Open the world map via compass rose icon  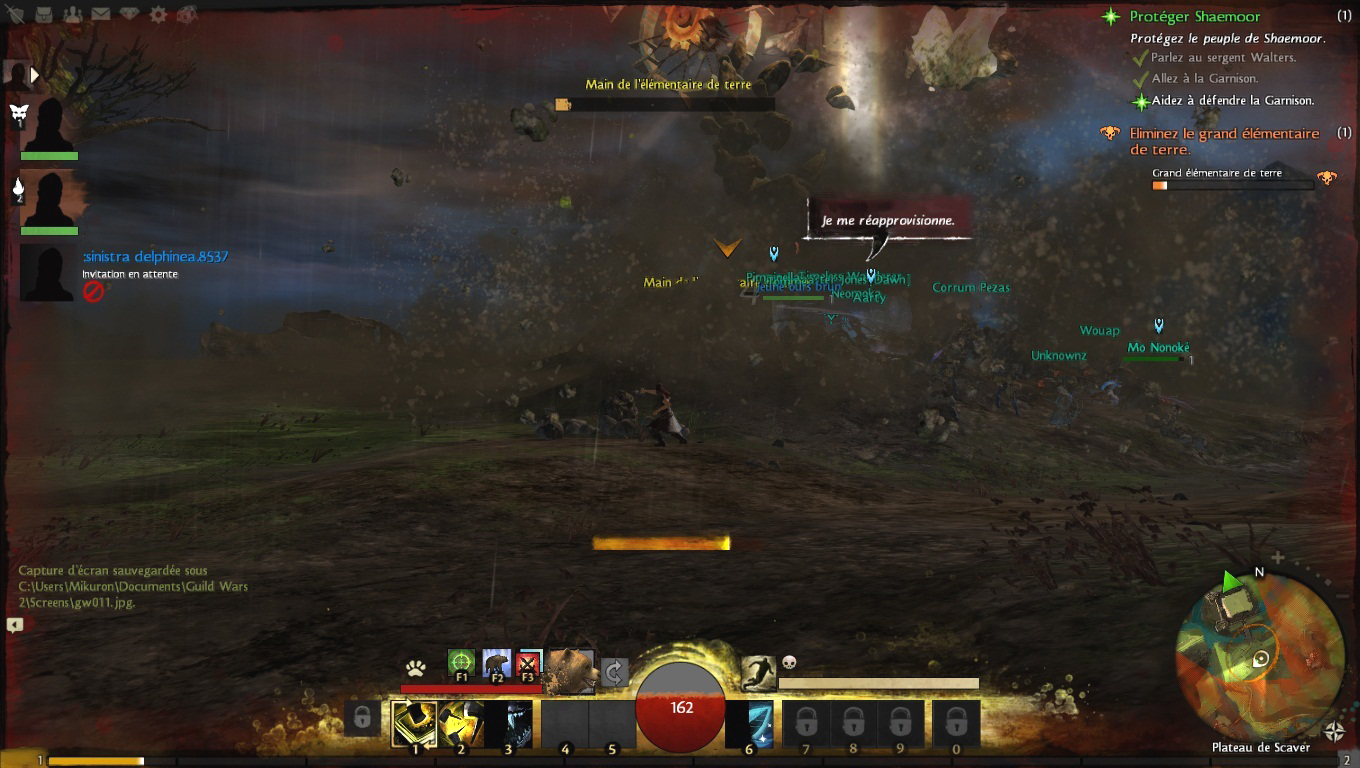tap(1334, 731)
